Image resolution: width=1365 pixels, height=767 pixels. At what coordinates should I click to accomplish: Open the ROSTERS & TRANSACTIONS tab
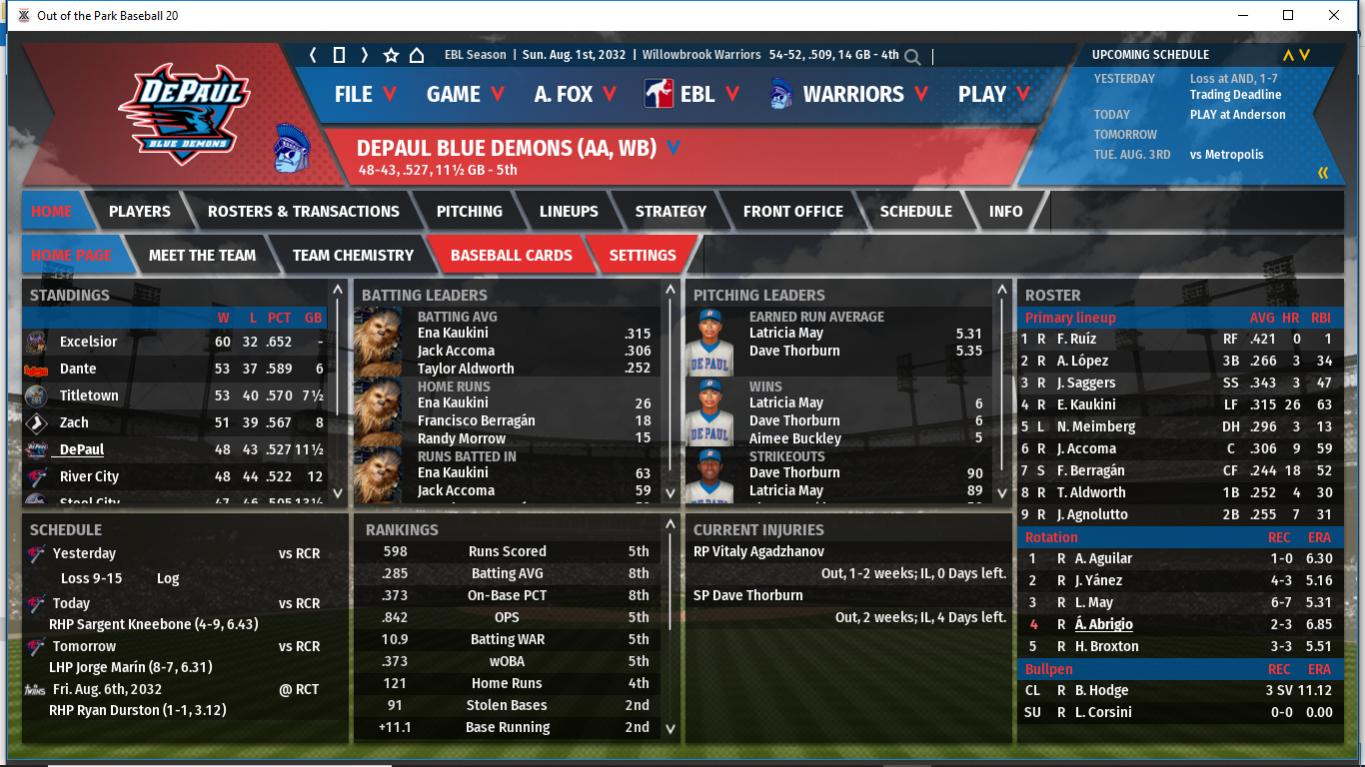point(303,211)
